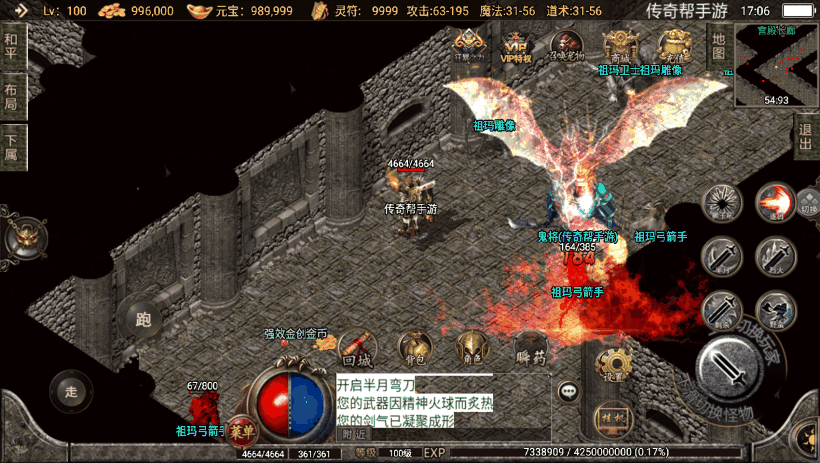Toggle the 走 walk button
820x463 pixels.
click(x=70, y=389)
